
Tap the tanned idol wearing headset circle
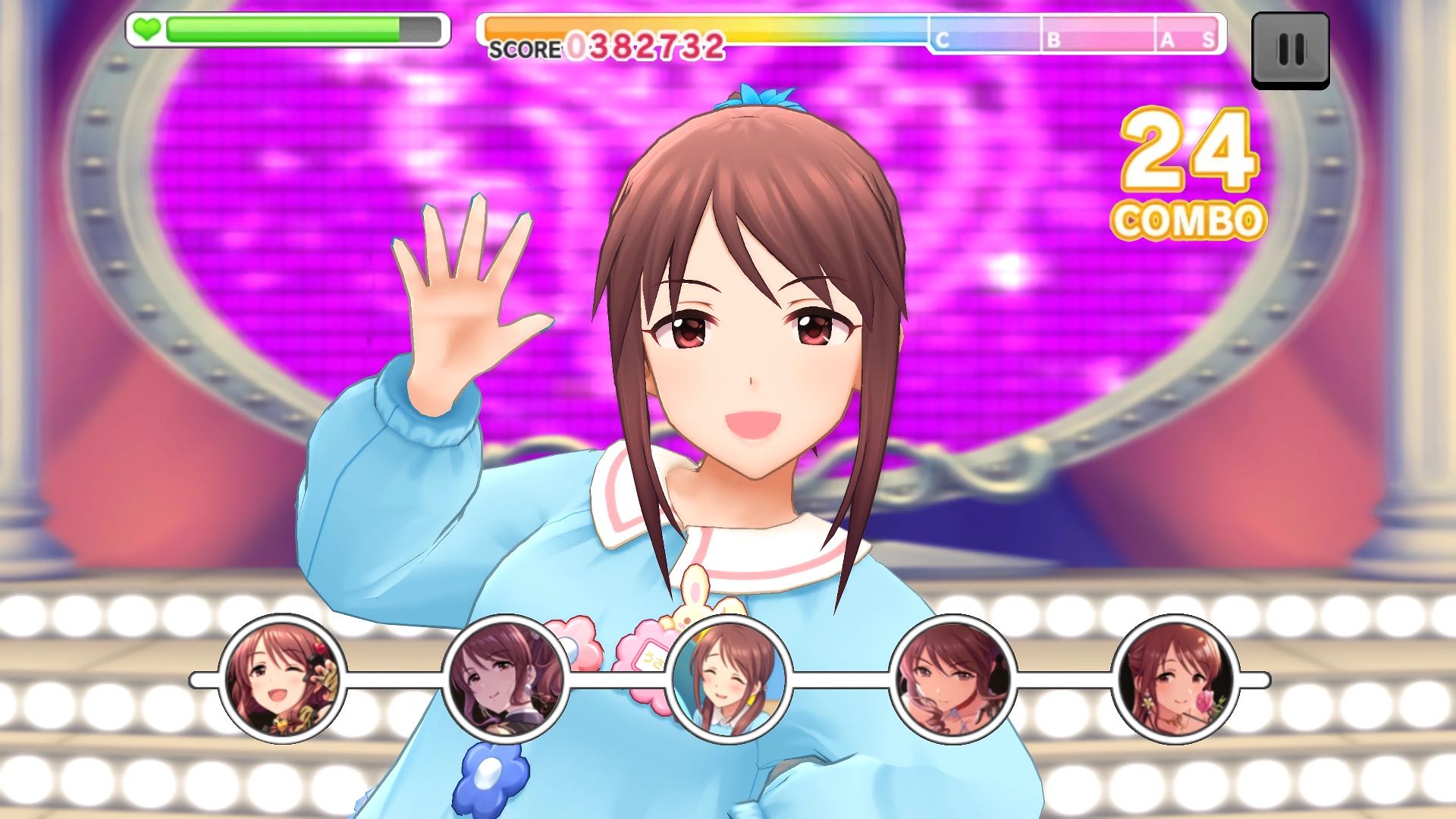[x=952, y=679]
